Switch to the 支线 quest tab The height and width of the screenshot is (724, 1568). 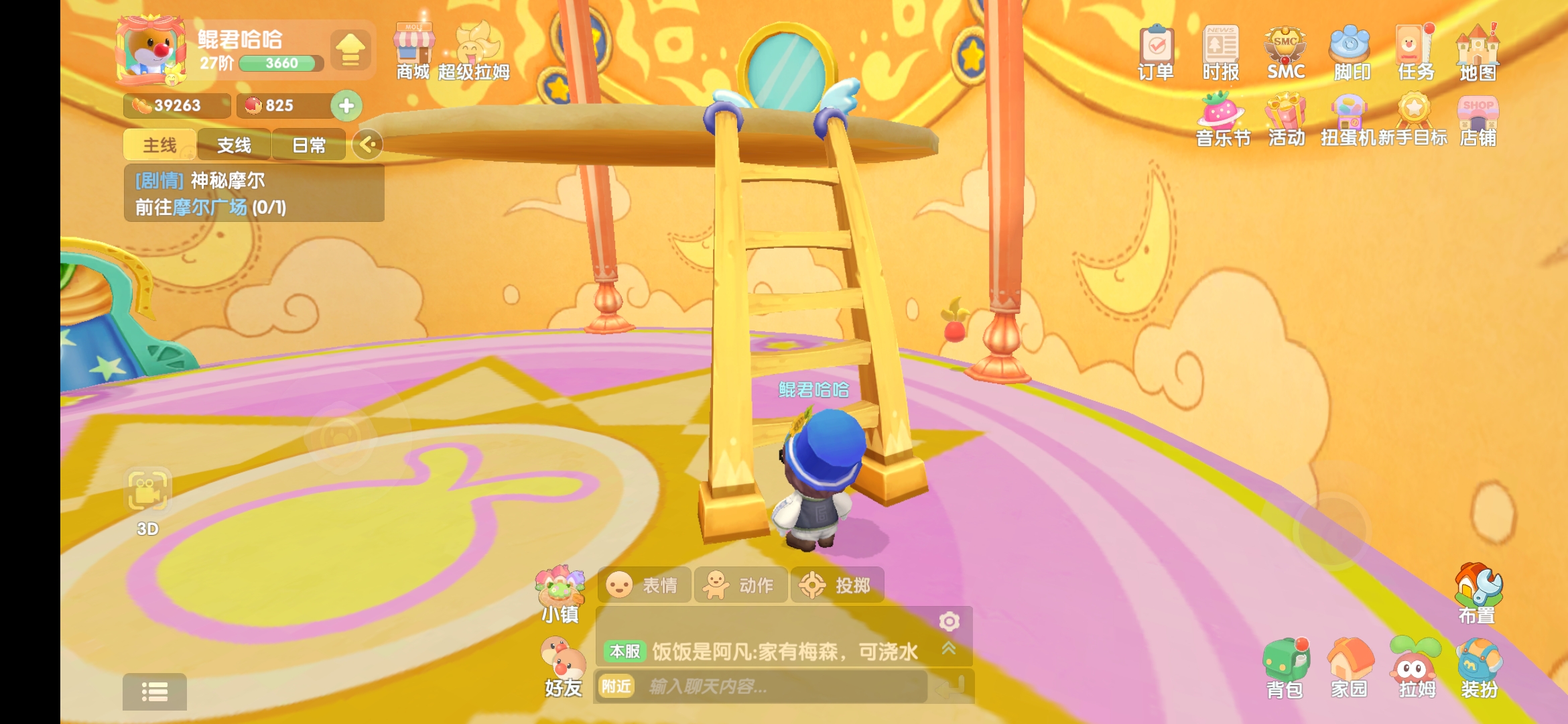click(233, 145)
